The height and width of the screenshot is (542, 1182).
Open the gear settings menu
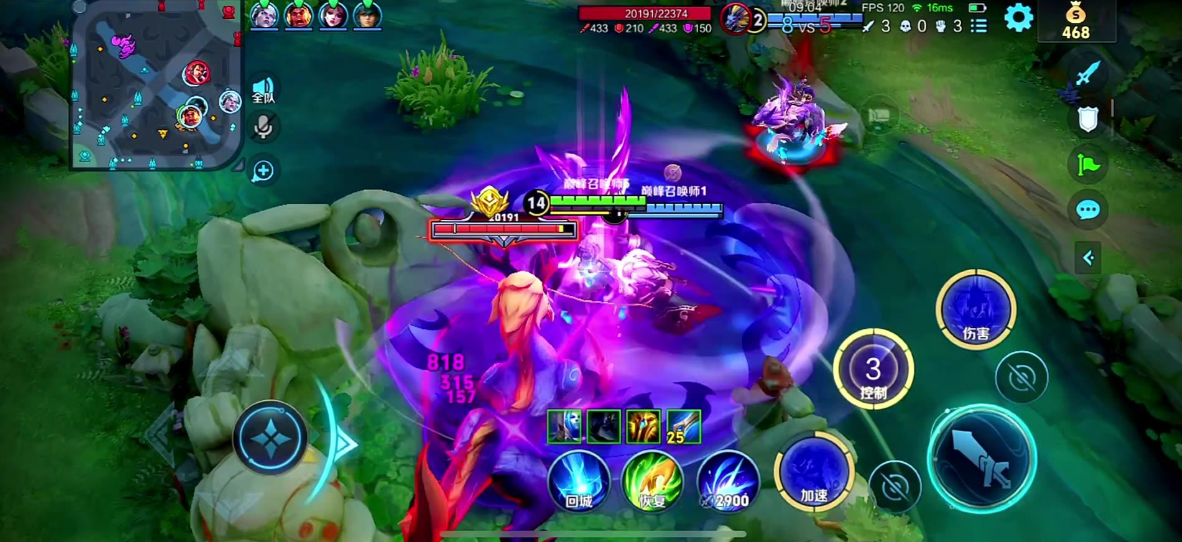[1018, 17]
